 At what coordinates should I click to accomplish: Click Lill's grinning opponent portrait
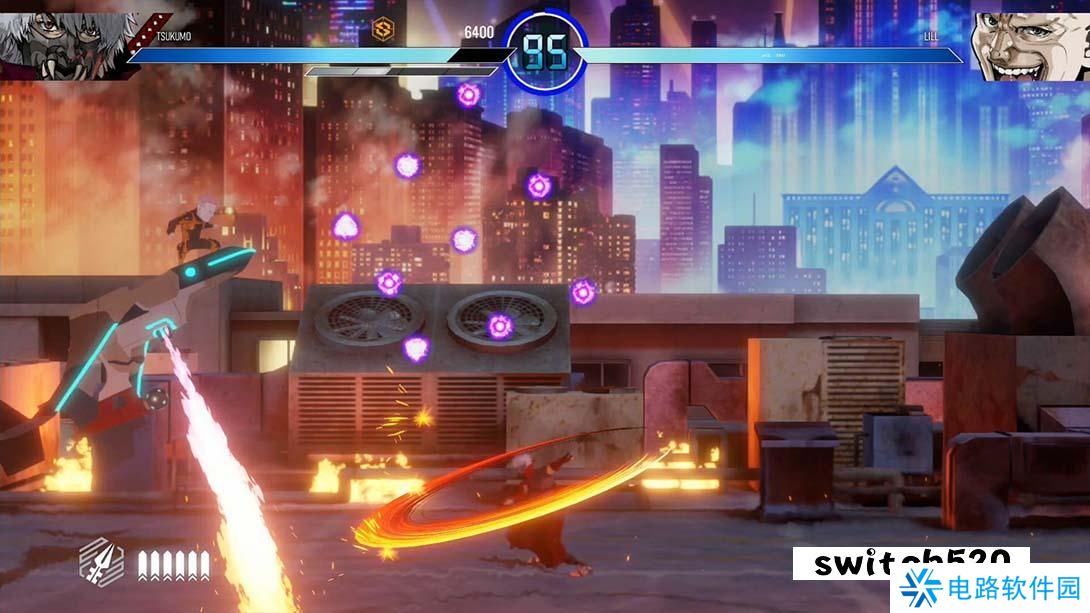(x=1030, y=44)
